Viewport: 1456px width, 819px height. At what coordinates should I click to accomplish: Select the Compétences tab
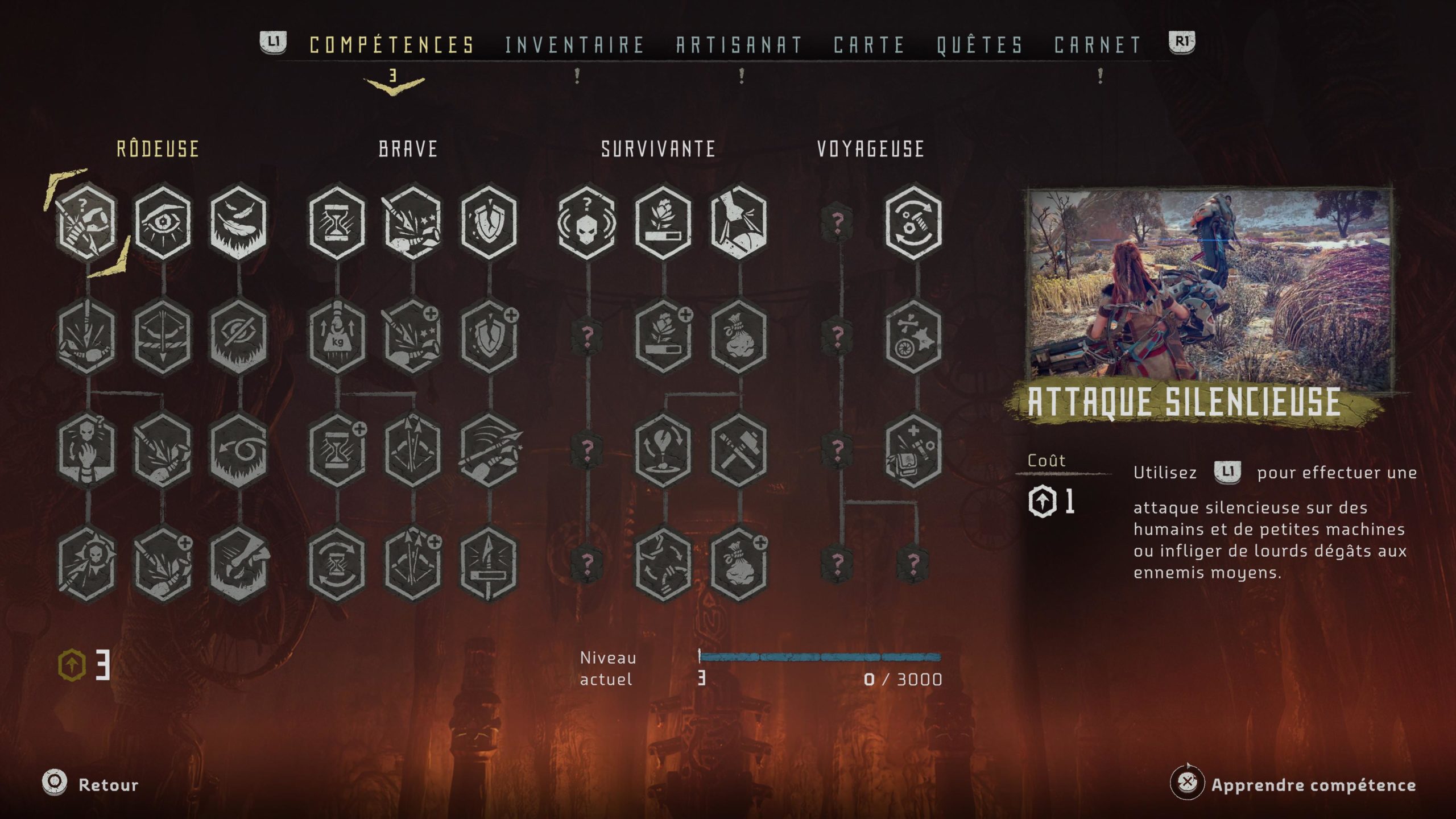tap(392, 45)
